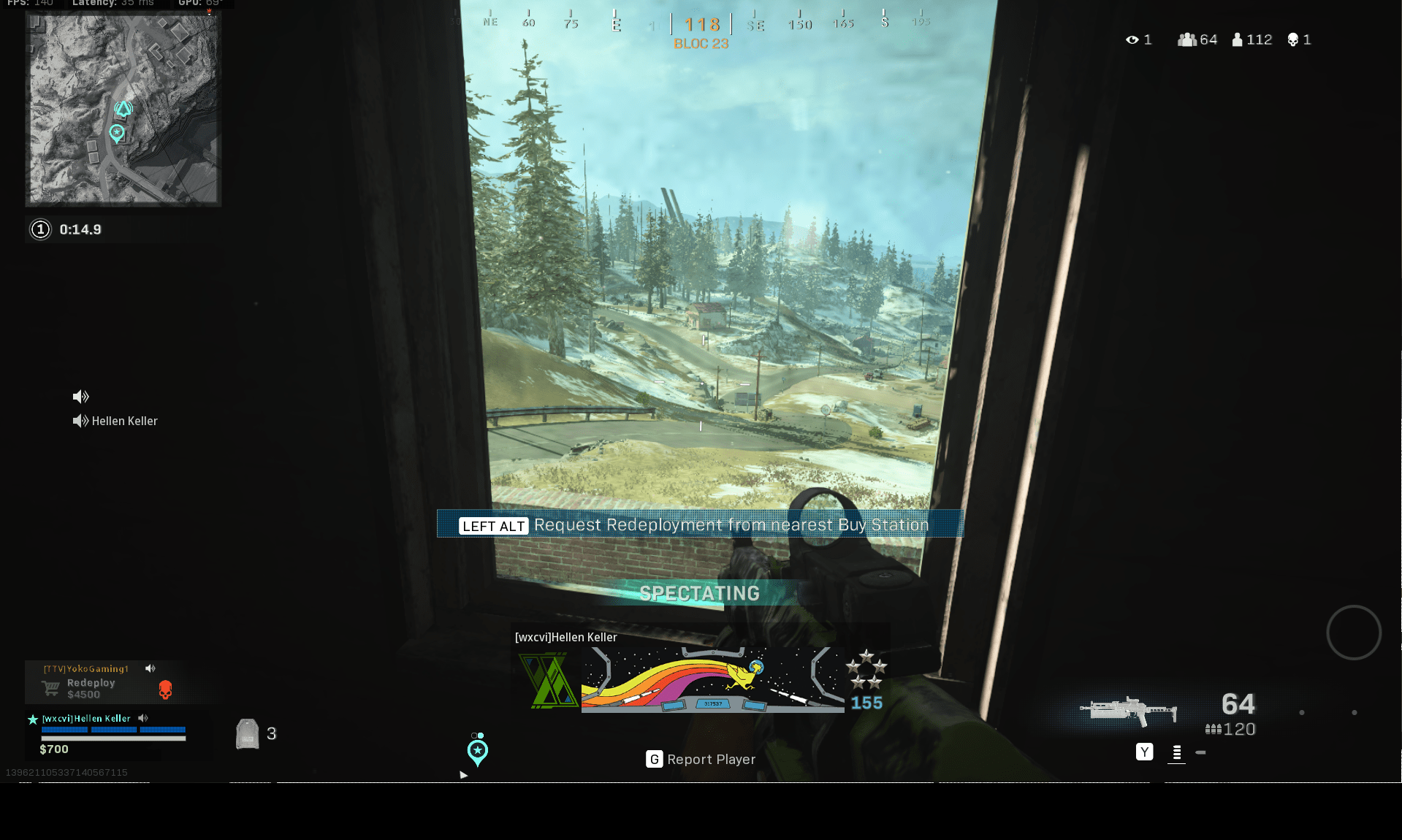Click the SPECTATING tab label
The image size is (1402, 840).
click(699, 593)
